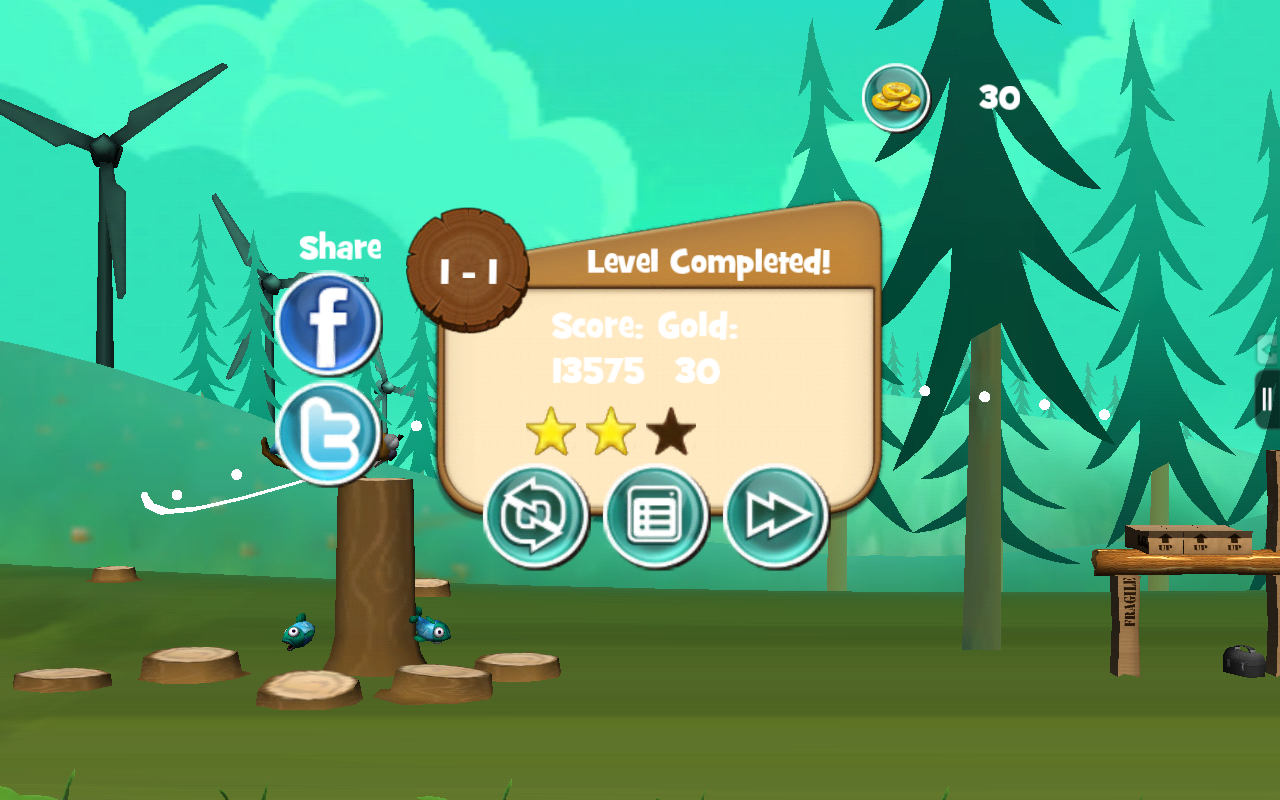Click the Gold: 30 value on the panel

(696, 371)
